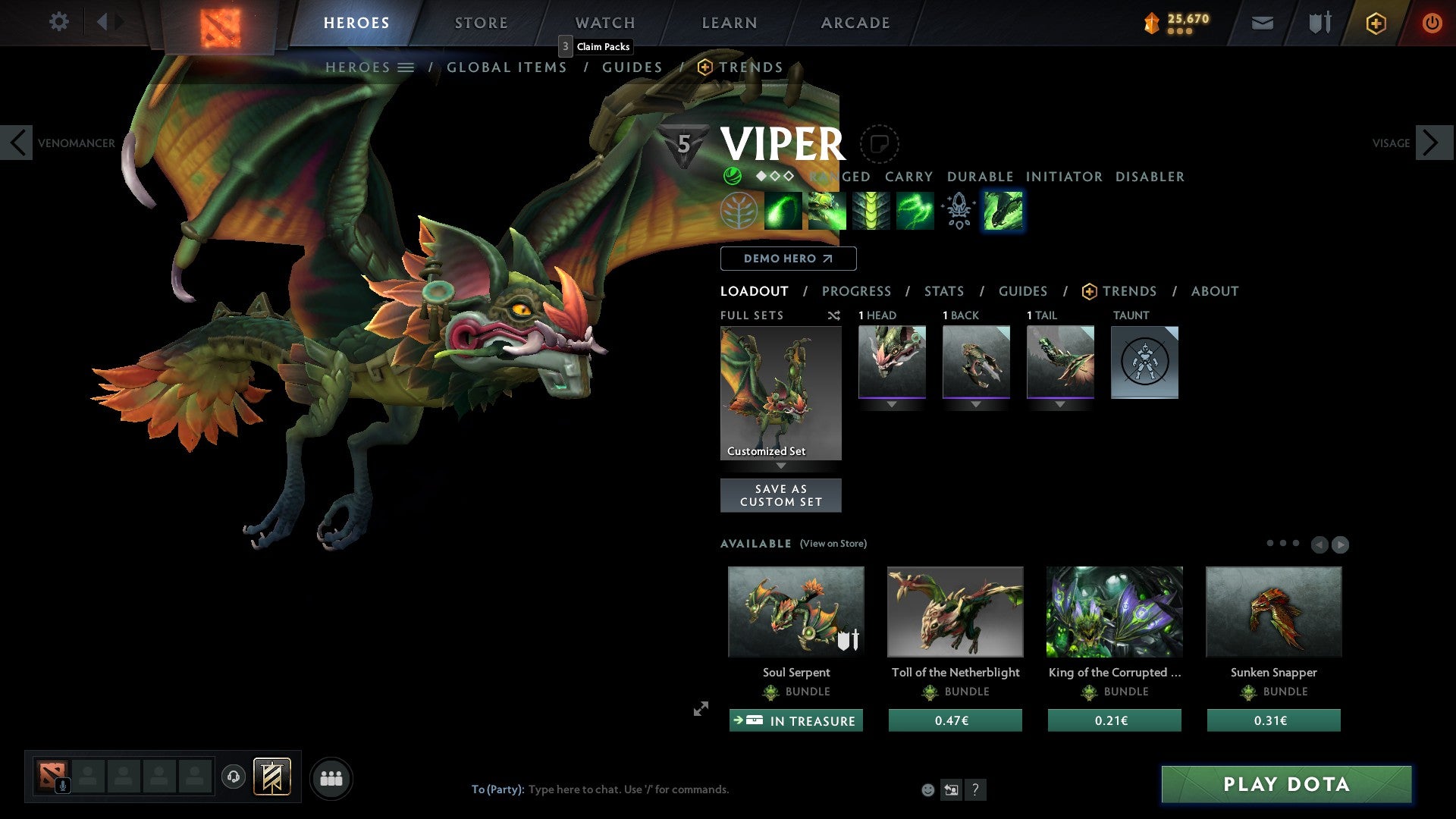The width and height of the screenshot is (1456, 819).
Task: Select the Sunken Snapper bundle thumbnail
Action: point(1273,611)
